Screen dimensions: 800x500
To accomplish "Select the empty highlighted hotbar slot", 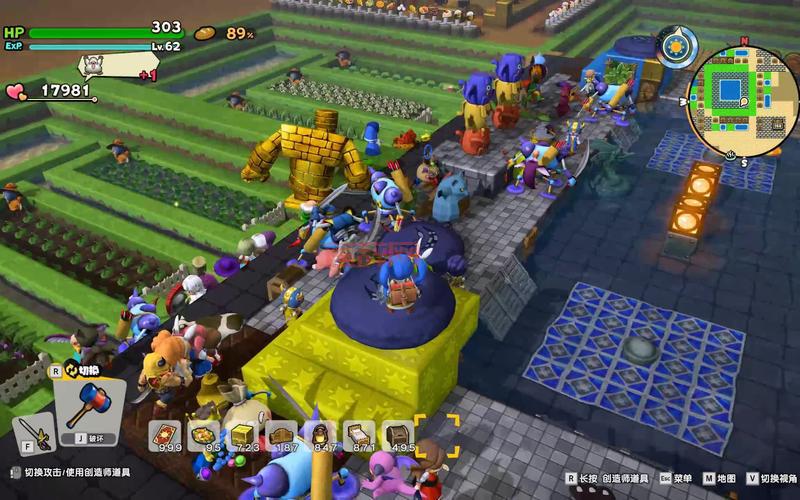I will [438, 434].
